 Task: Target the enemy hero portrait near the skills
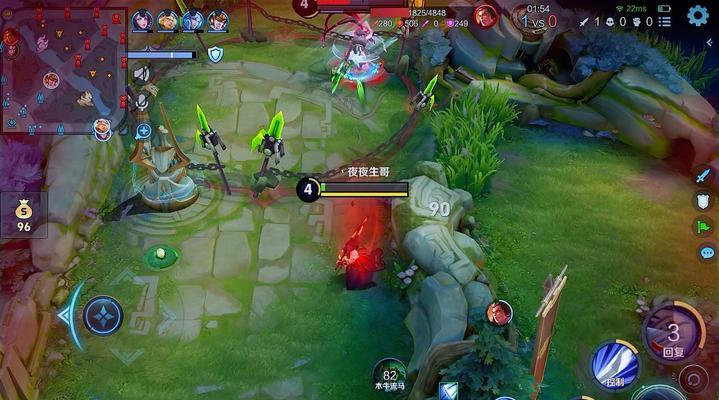click(x=499, y=313)
